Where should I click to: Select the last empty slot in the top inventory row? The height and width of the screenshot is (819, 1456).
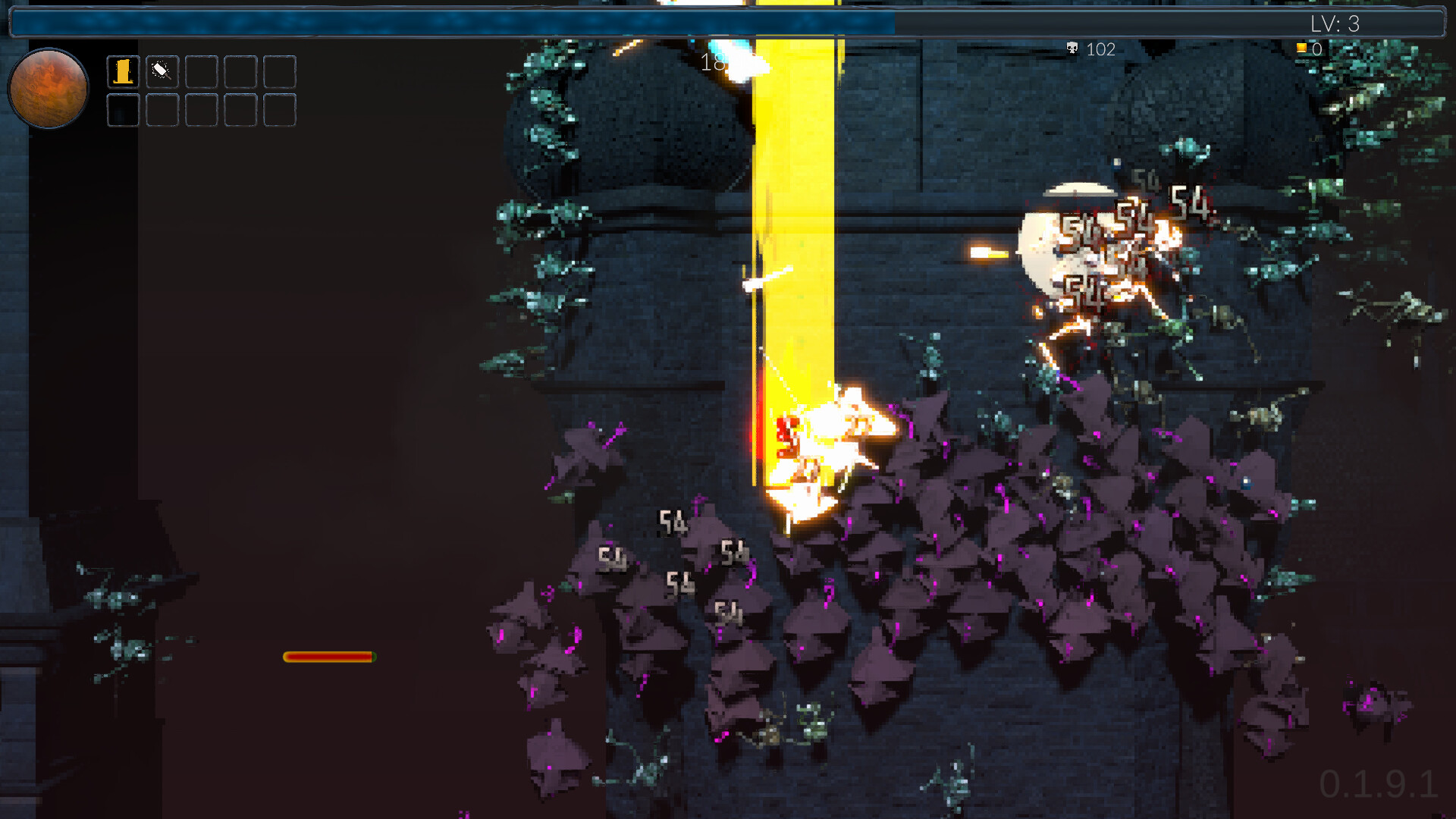[x=279, y=71]
